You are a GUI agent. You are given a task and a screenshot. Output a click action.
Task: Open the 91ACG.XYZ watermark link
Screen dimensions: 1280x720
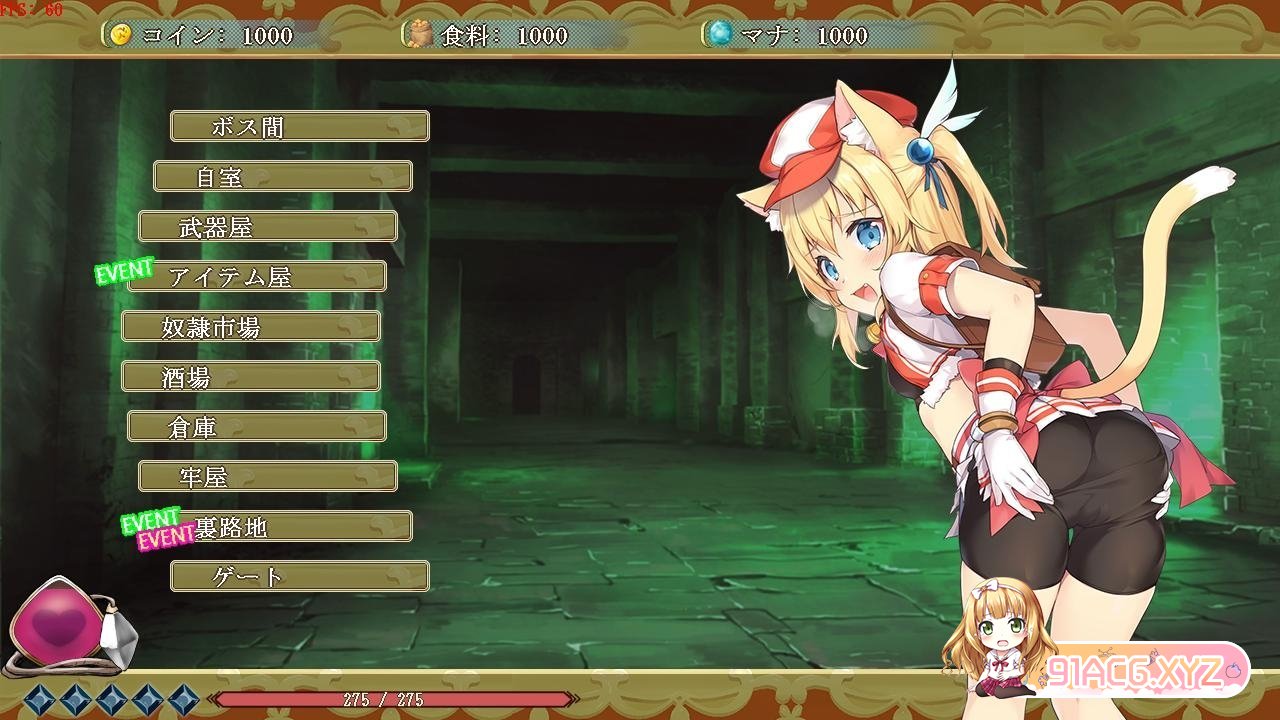pyautogui.click(x=1135, y=670)
